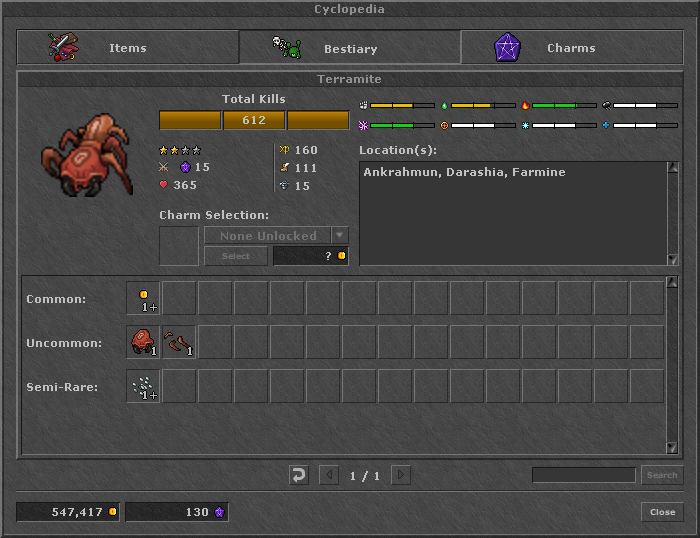Focus the bestiary search text field
This screenshot has height=538, width=700.
[583, 475]
